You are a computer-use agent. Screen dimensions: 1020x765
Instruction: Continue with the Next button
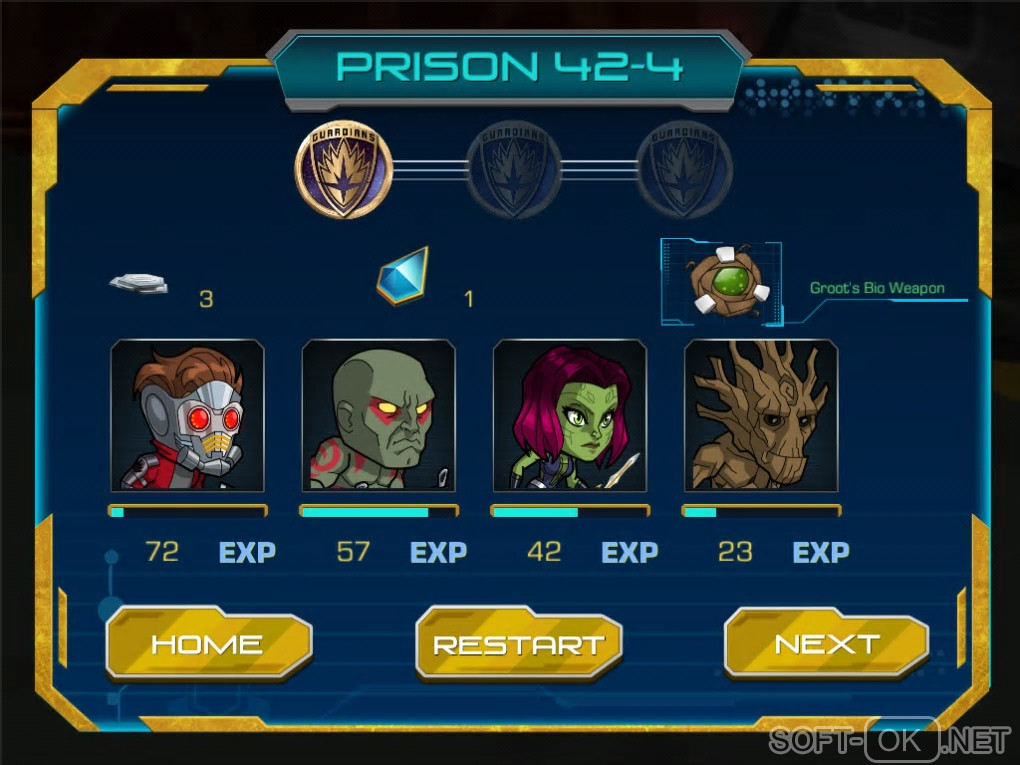[826, 644]
